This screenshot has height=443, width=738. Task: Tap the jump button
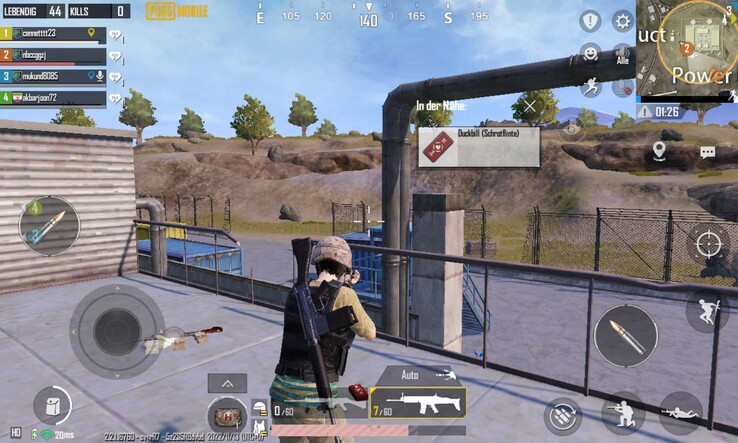(706, 311)
